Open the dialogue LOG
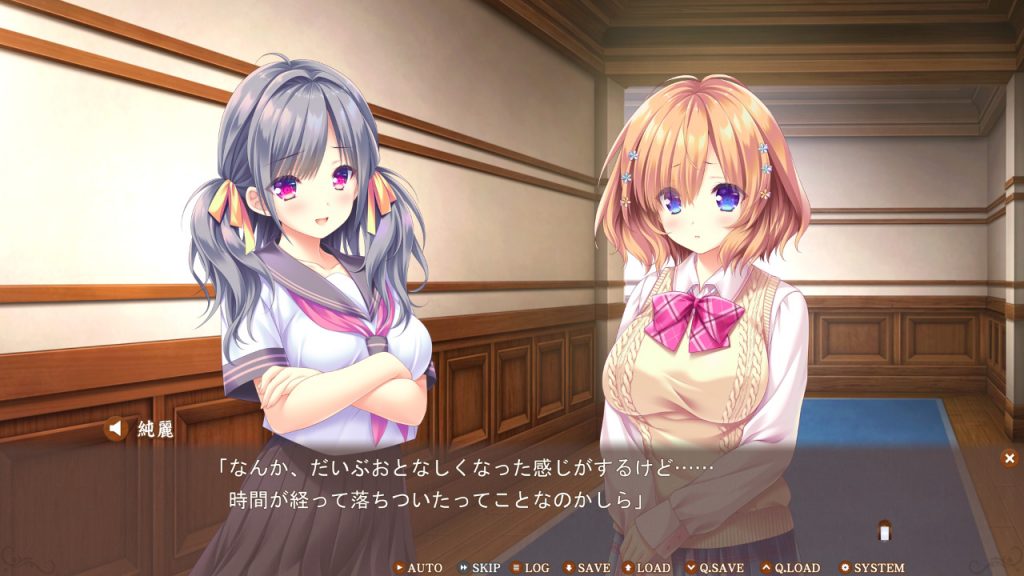 (x=530, y=568)
